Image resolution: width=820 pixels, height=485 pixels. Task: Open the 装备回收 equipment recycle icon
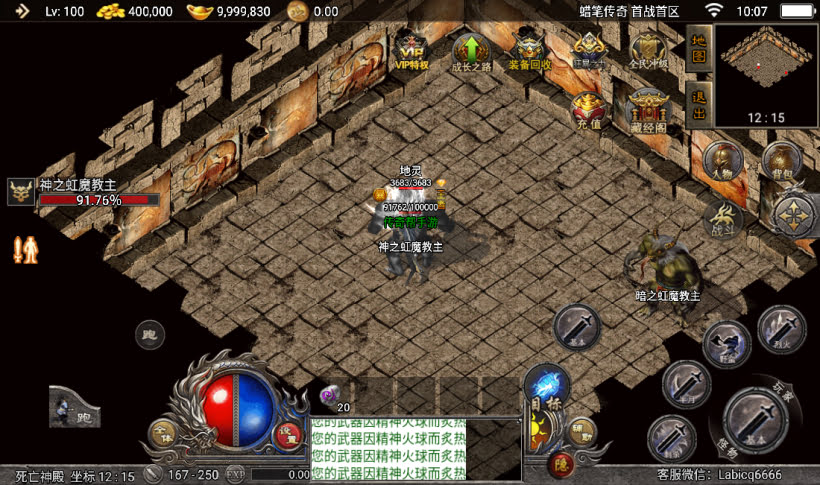pyautogui.click(x=529, y=52)
